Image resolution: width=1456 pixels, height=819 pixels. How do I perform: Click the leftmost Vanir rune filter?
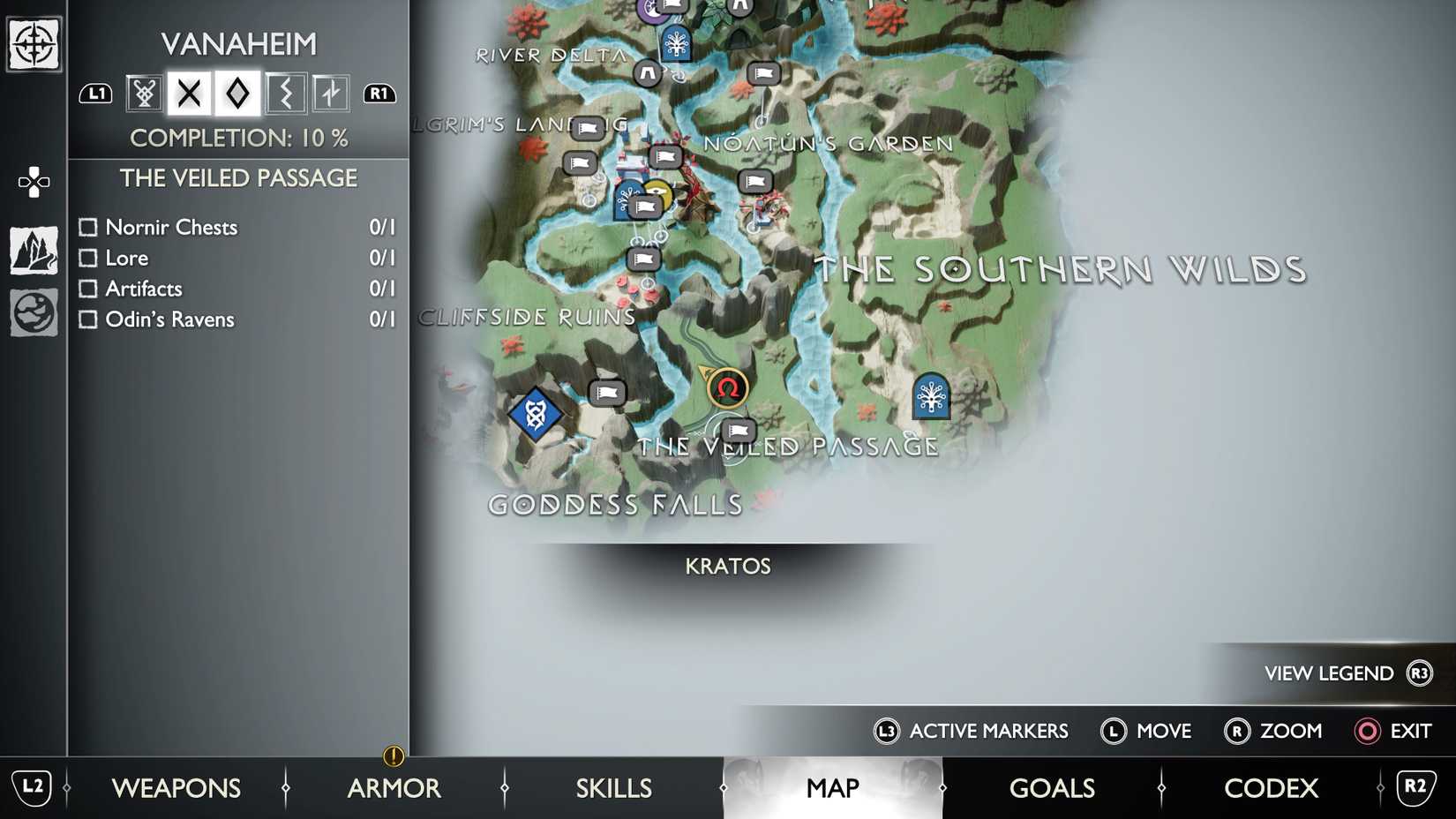142,93
